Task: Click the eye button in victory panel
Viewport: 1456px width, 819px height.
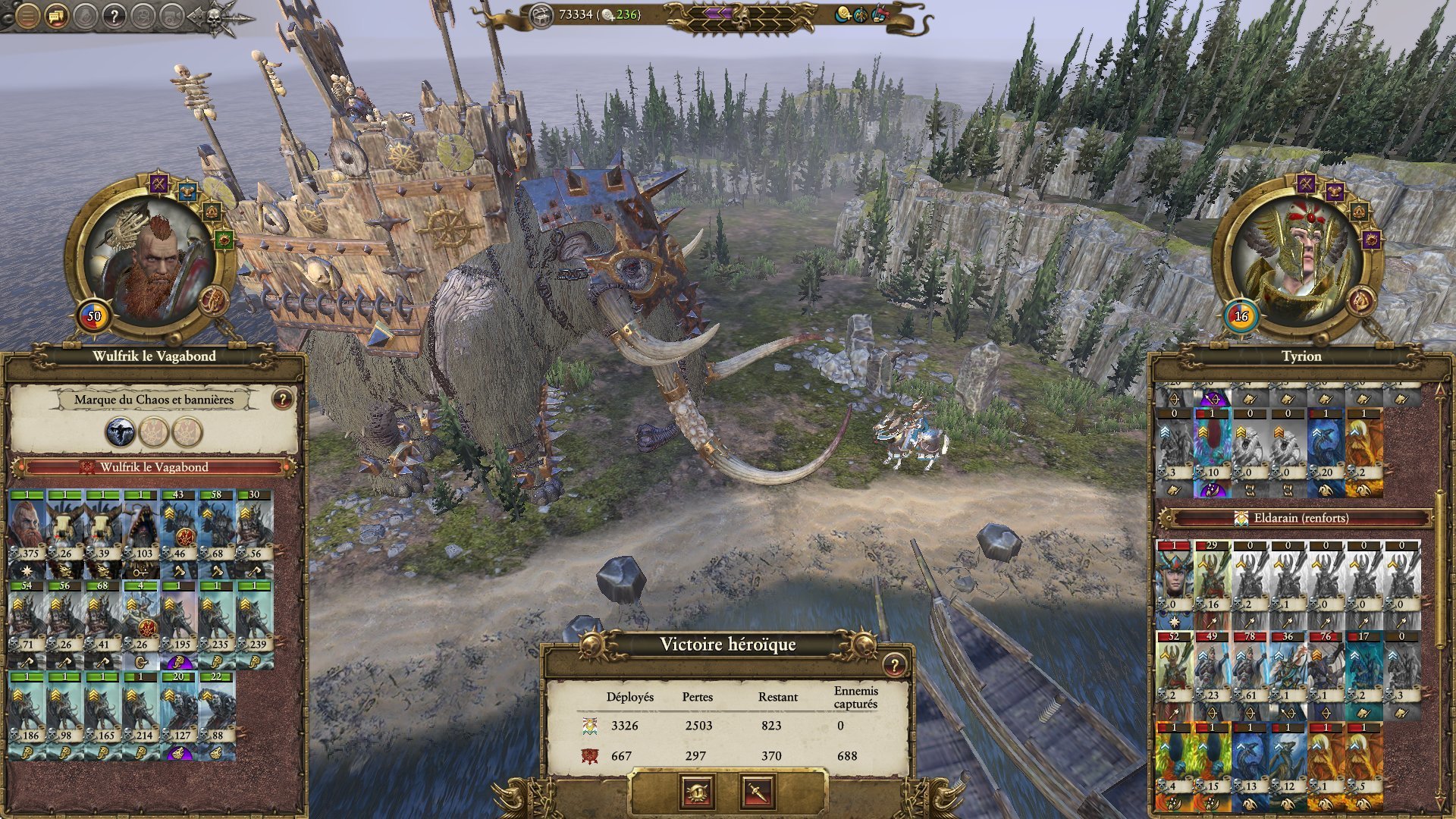Action: coord(698,792)
